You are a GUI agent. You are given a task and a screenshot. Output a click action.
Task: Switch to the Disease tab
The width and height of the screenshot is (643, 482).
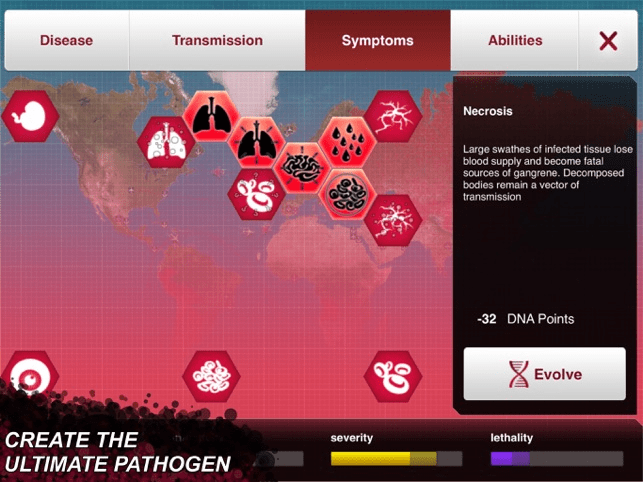pyautogui.click(x=66, y=41)
